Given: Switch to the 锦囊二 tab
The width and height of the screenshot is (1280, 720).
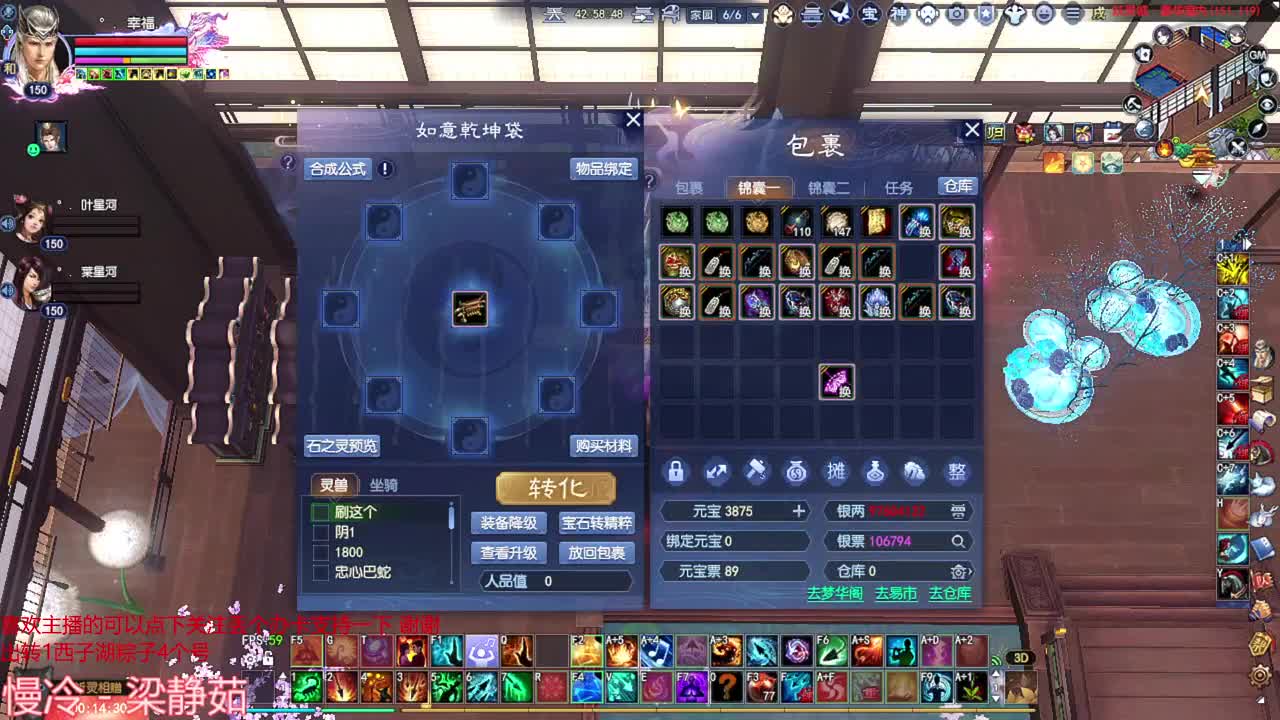Looking at the screenshot, I should click(829, 187).
